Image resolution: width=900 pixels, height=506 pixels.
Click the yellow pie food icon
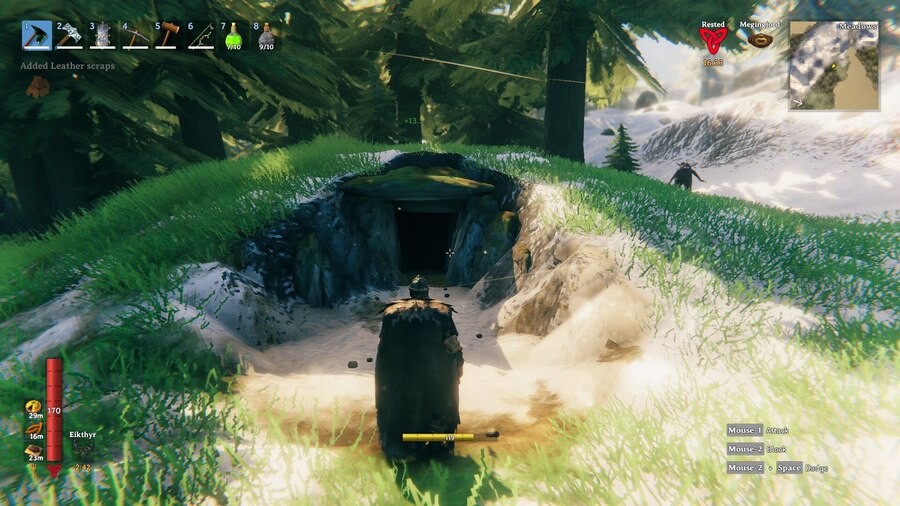32,407
